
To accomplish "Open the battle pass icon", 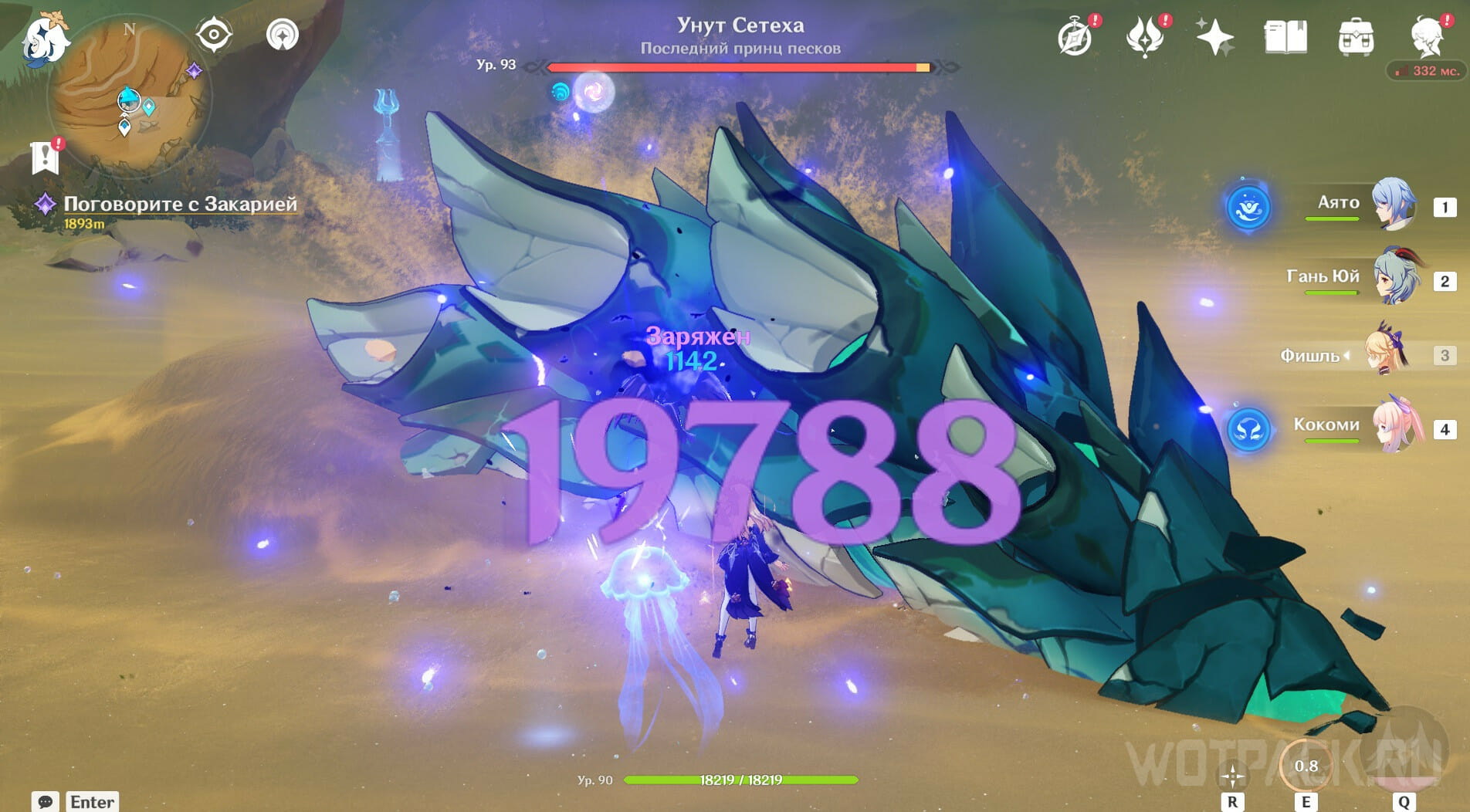I will coord(1144,37).
